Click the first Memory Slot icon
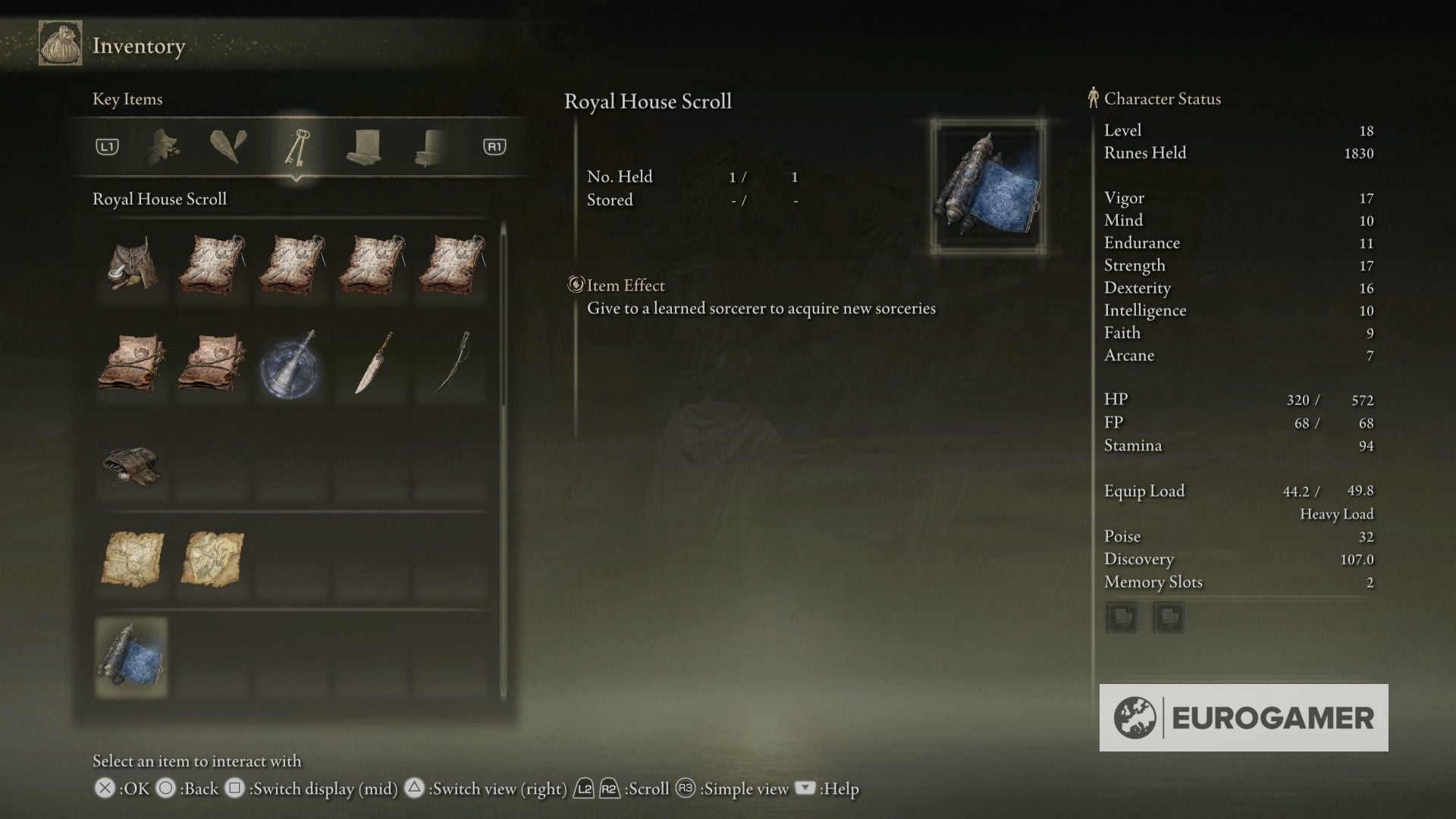Screen dimensions: 1456x819 tap(1122, 618)
